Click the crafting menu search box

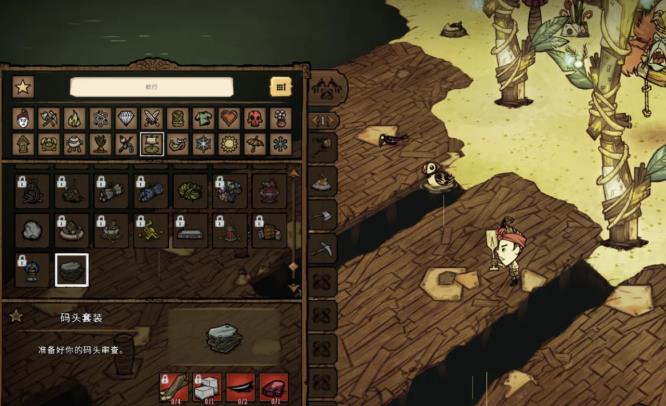click(x=151, y=88)
